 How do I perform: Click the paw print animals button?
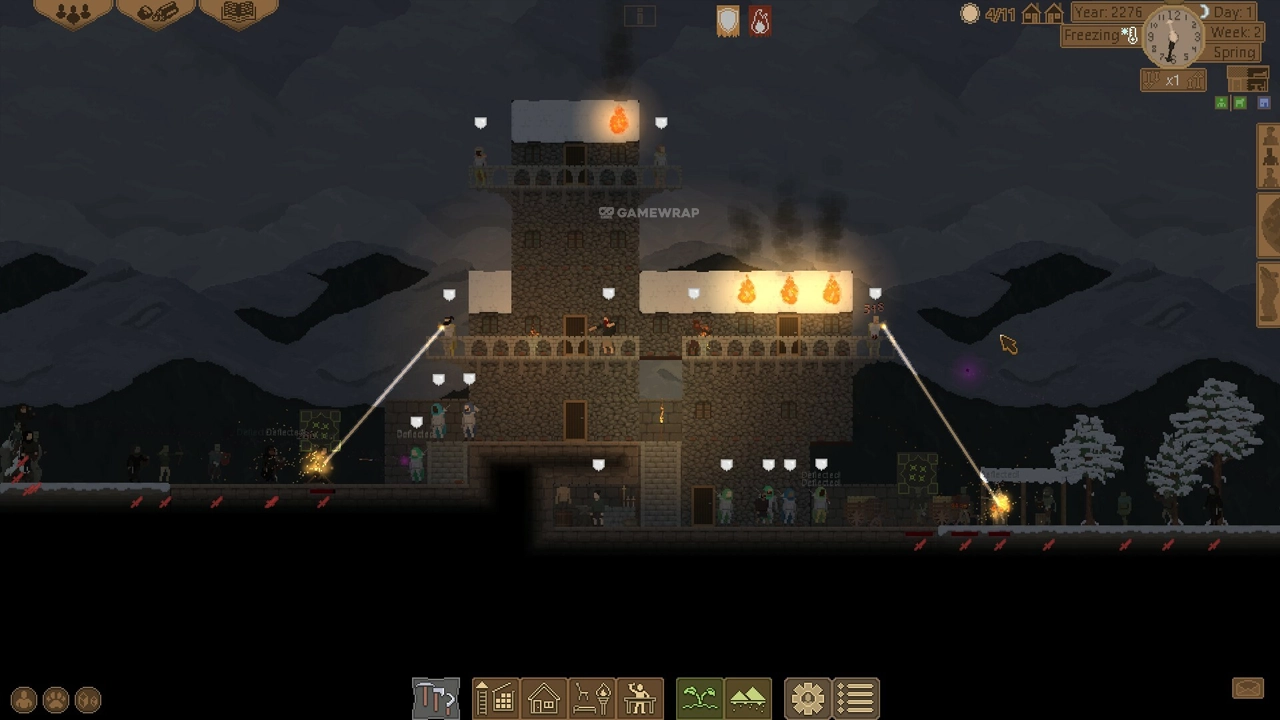tap(56, 700)
